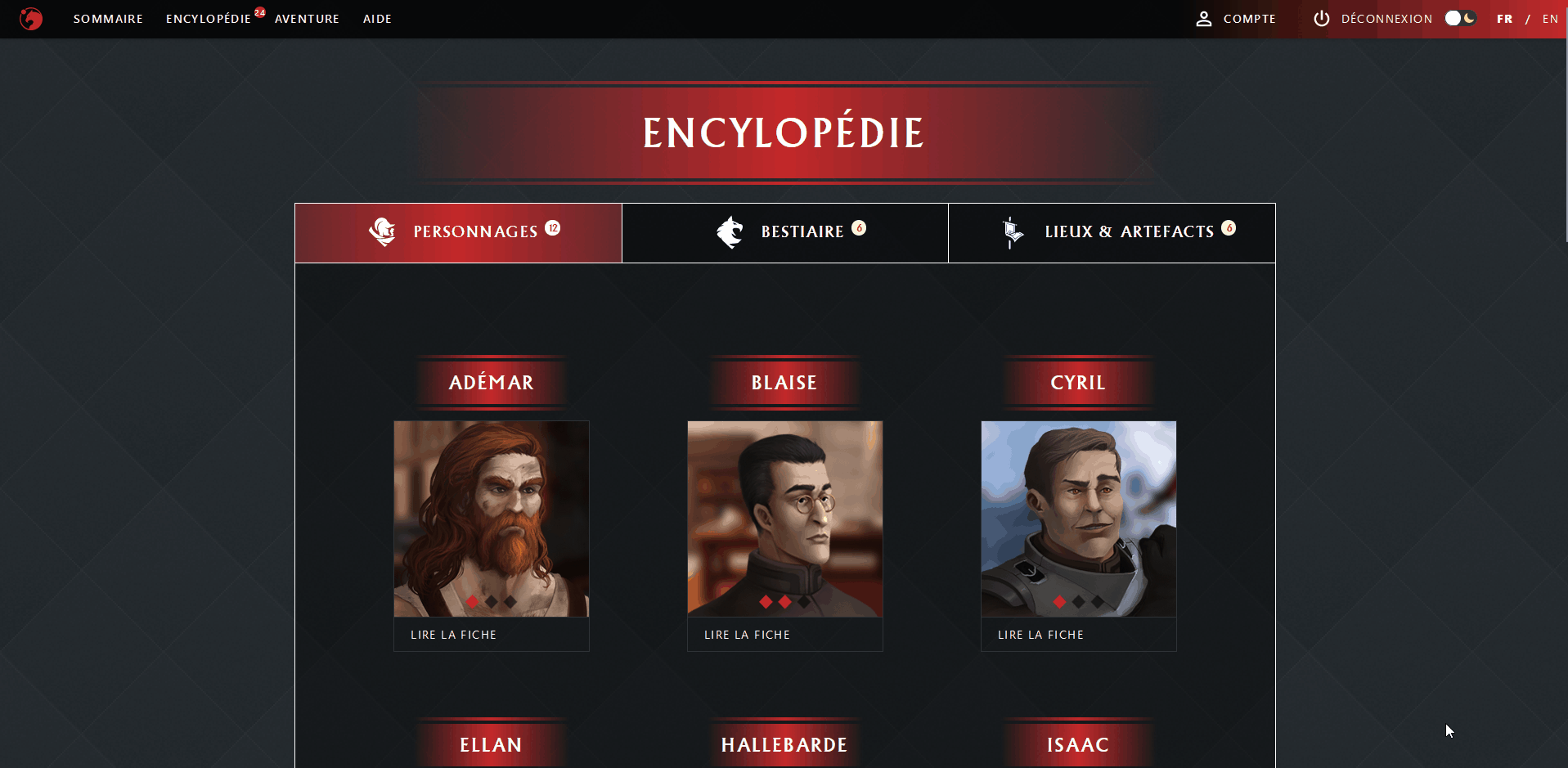Click the red dragon logo
Viewport: 1568px width, 768px height.
(31, 19)
